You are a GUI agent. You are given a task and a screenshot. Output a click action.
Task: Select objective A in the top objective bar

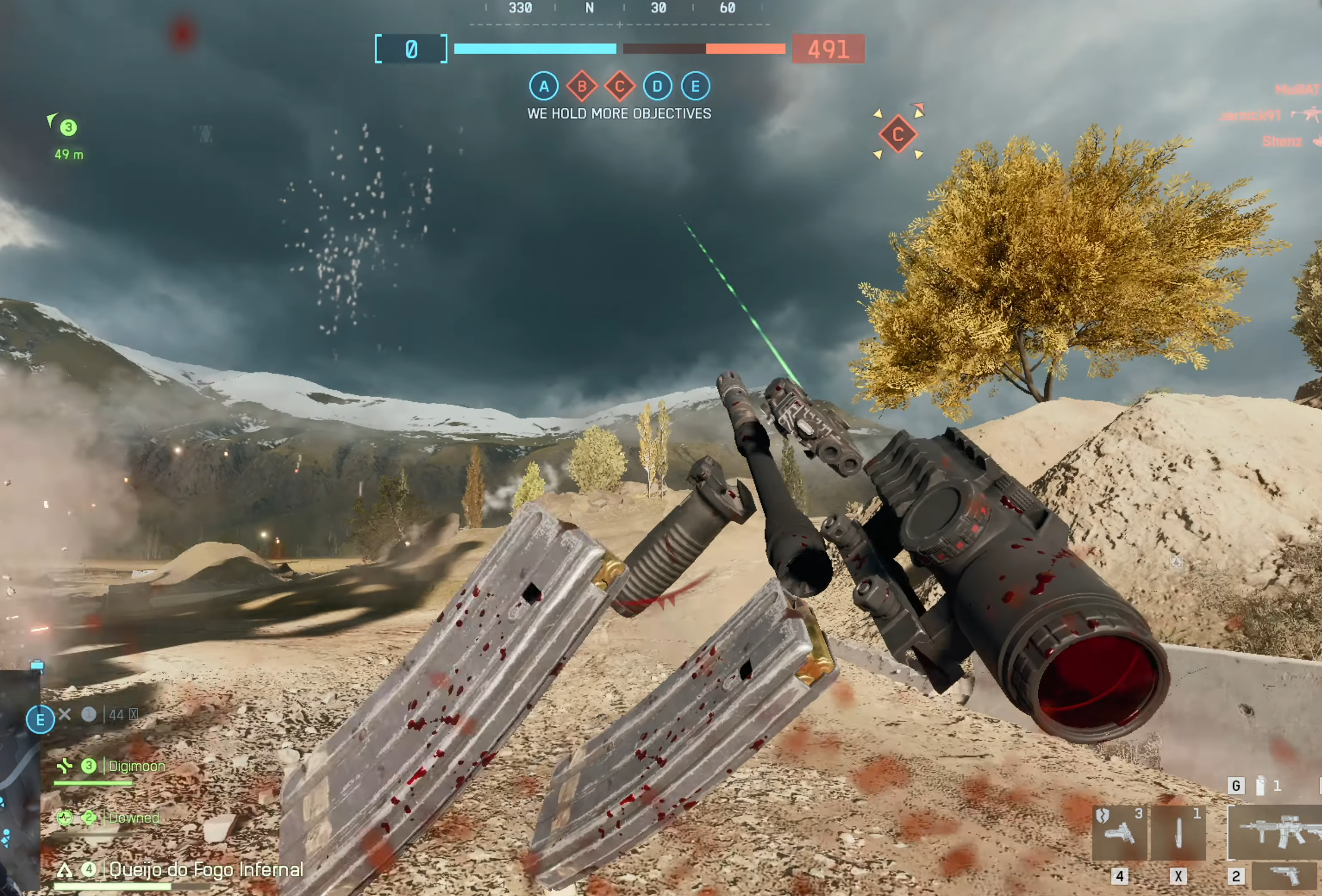544,87
